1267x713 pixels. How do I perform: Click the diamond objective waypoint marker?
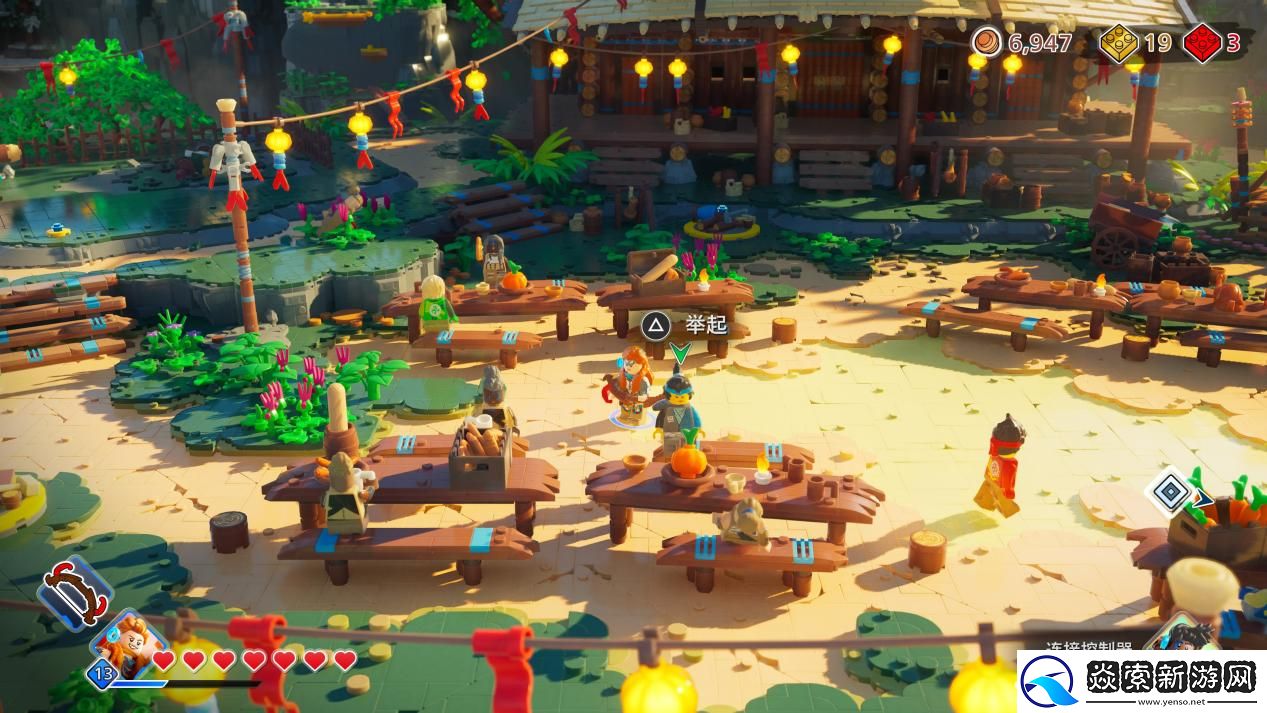tap(1169, 492)
